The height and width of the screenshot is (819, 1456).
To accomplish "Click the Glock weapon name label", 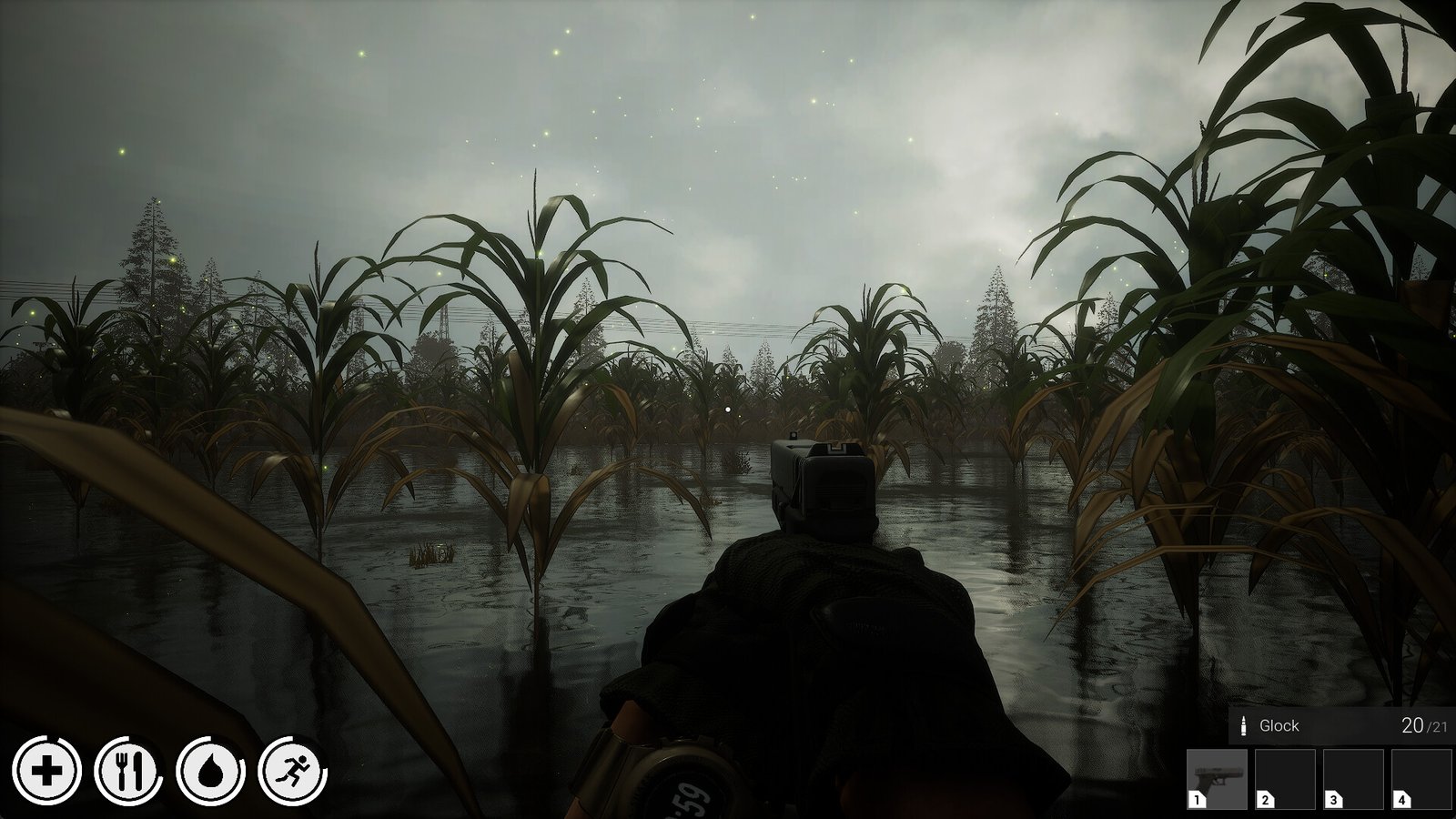I will pyautogui.click(x=1278, y=726).
